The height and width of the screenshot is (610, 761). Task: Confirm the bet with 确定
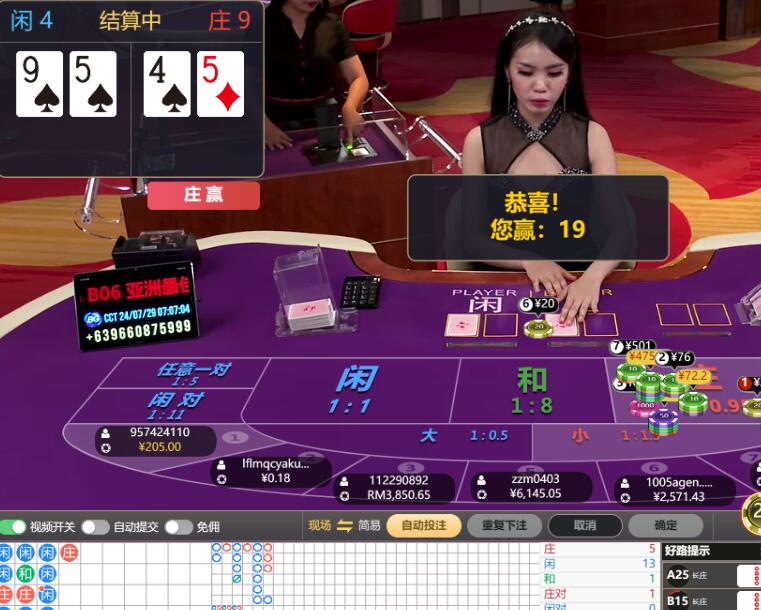pyautogui.click(x=664, y=525)
